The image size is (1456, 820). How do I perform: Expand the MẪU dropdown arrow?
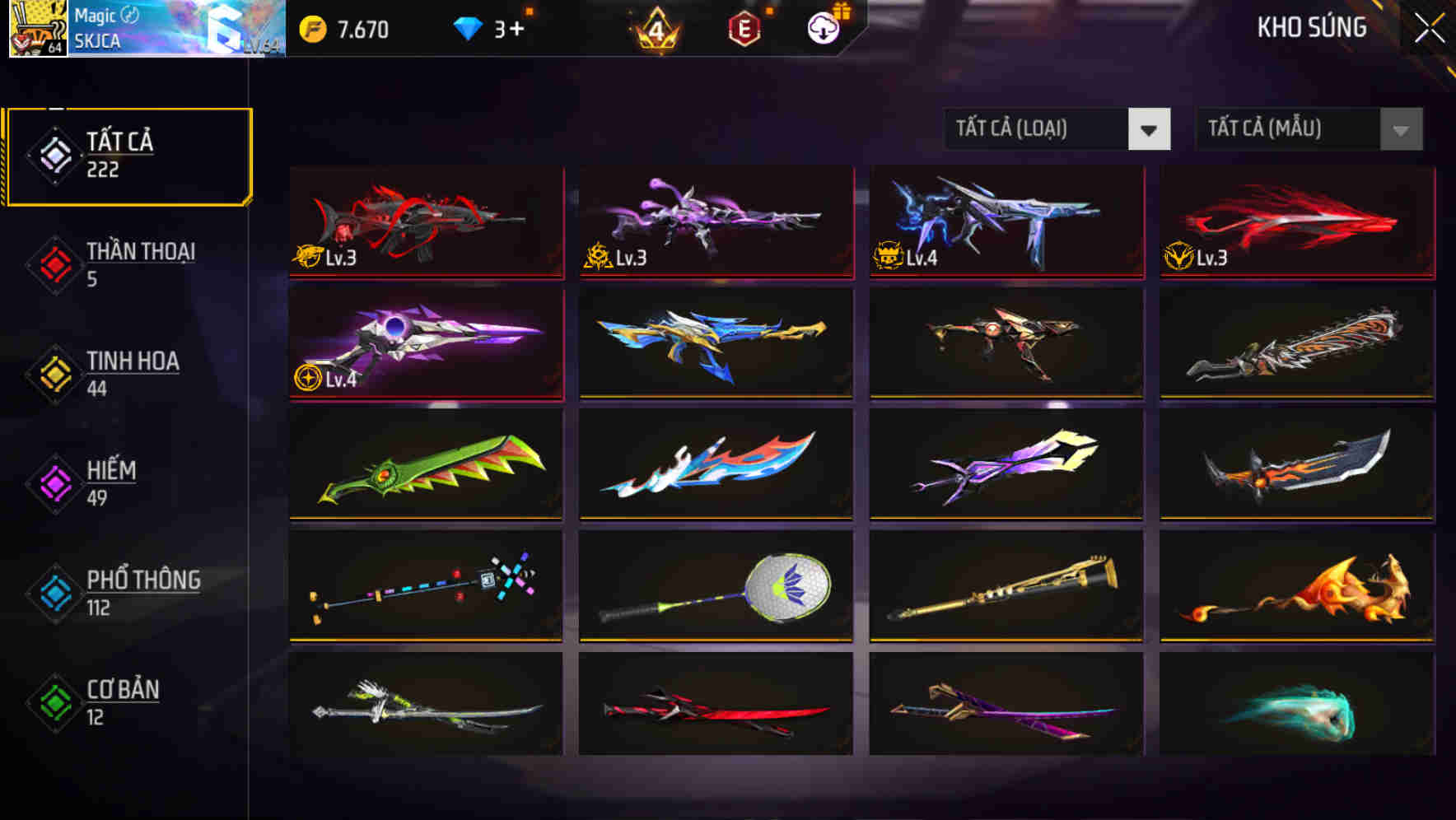point(1400,129)
